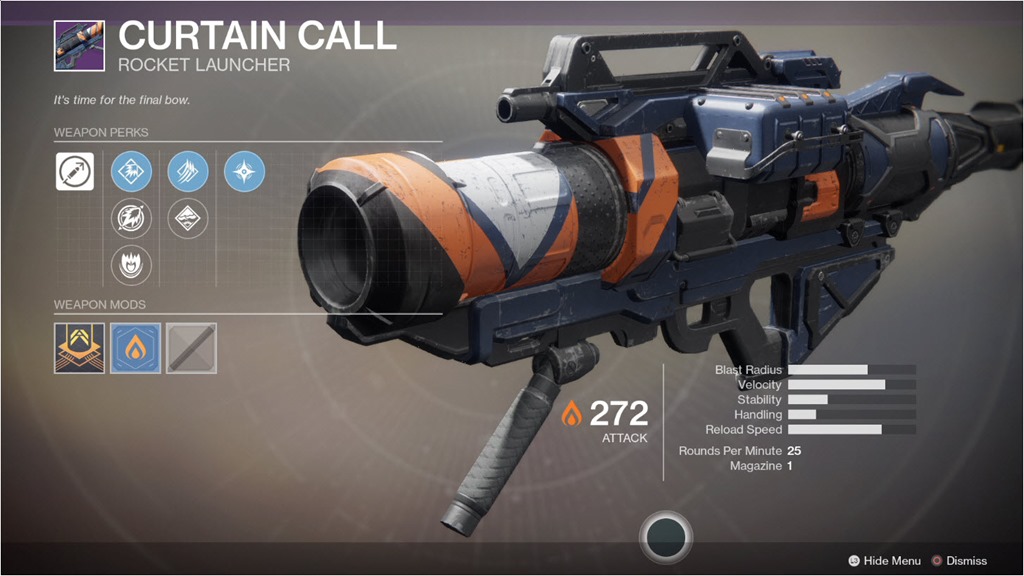
Task: Select the grey diagonal-bar shader slot
Action: pyautogui.click(x=191, y=348)
